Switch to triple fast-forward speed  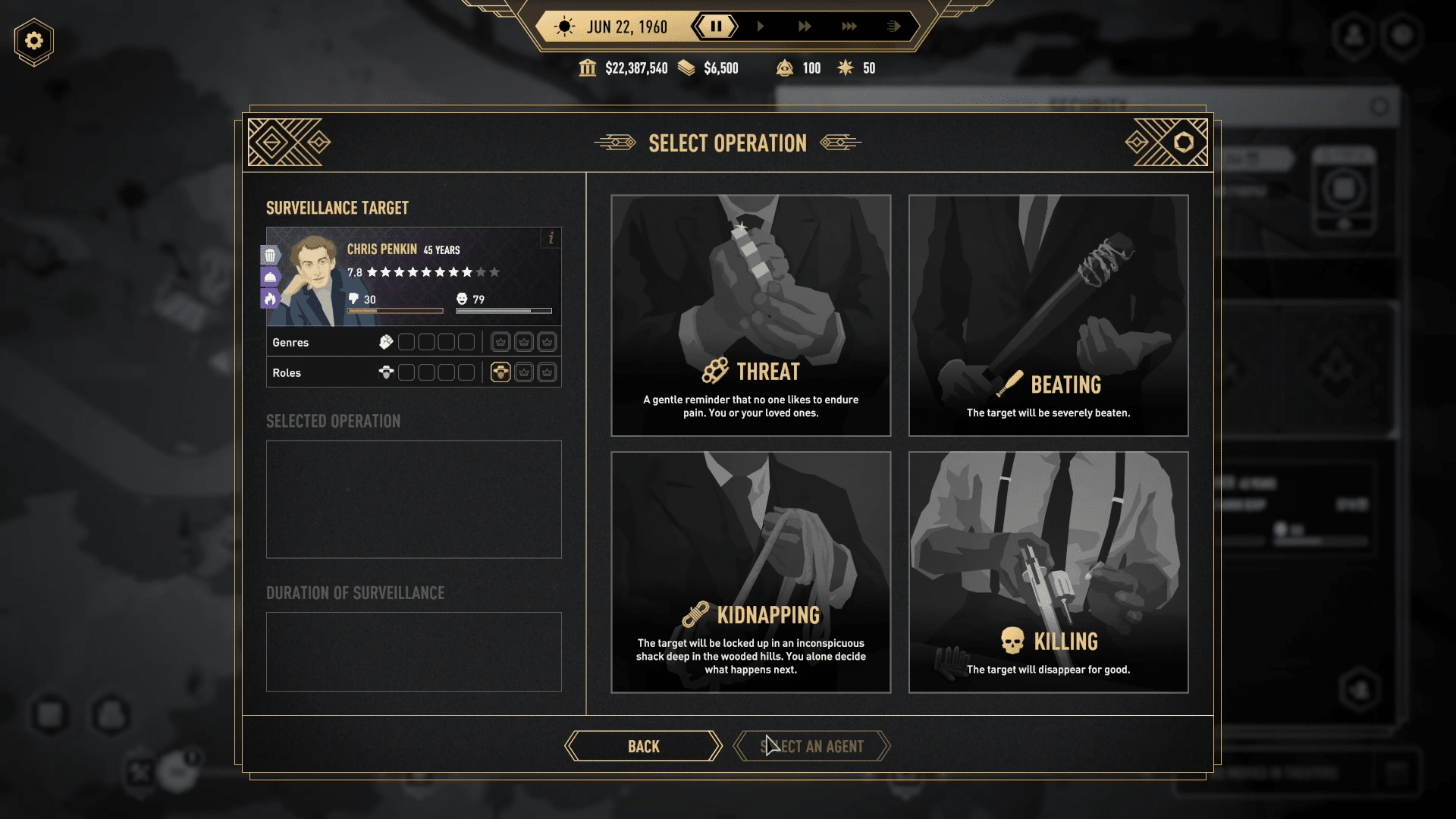coord(849,27)
